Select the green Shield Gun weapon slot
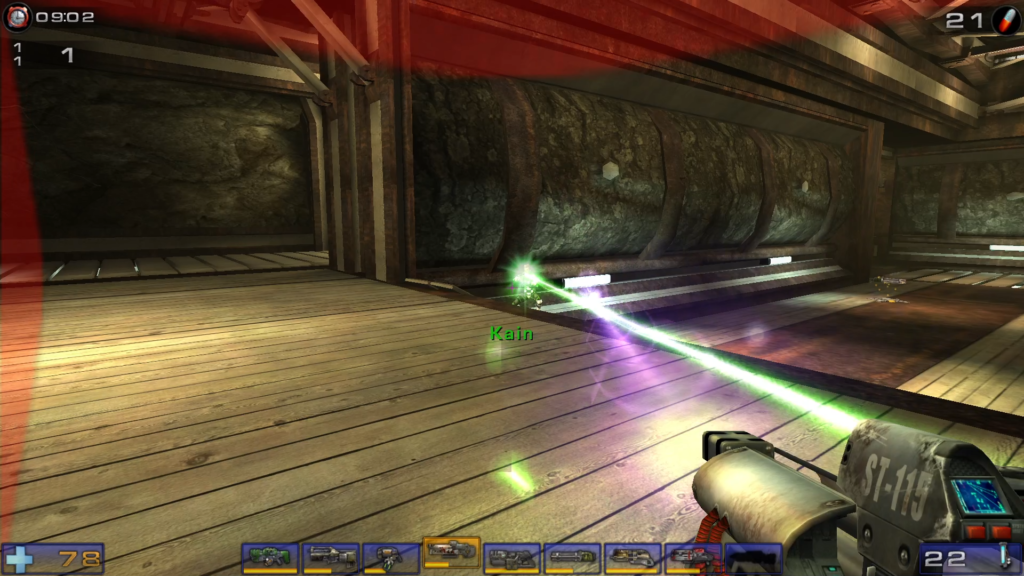The width and height of the screenshot is (1024, 576). pyautogui.click(x=270, y=558)
